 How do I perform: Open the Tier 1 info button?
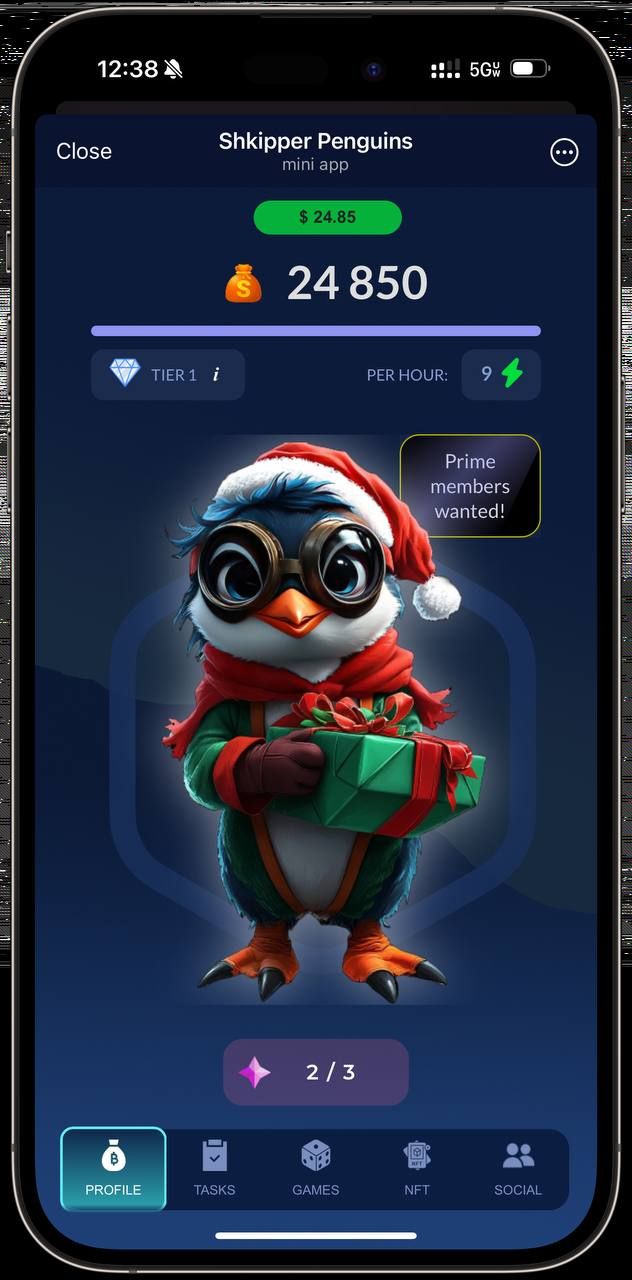point(216,375)
